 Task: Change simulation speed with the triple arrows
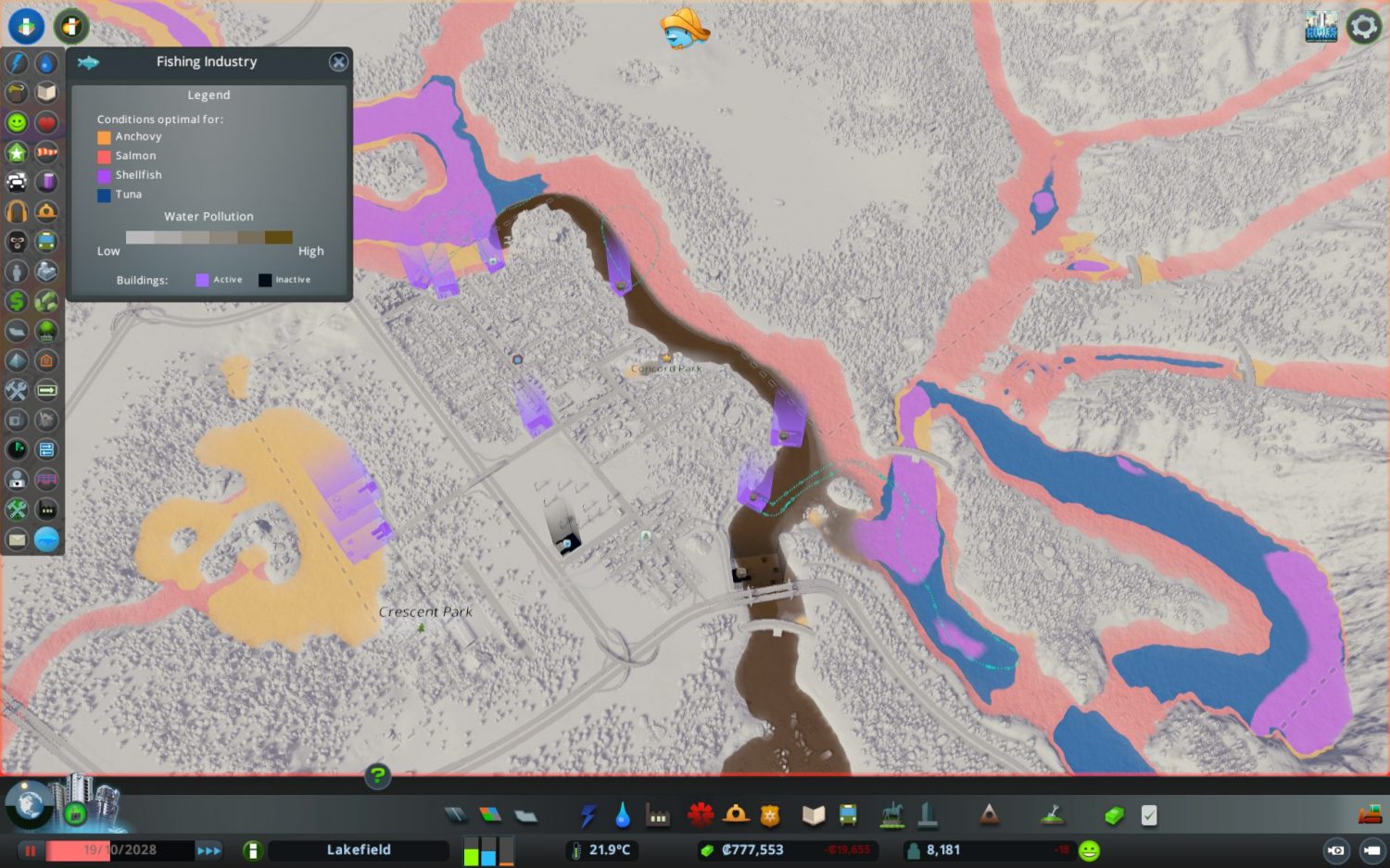tap(209, 850)
